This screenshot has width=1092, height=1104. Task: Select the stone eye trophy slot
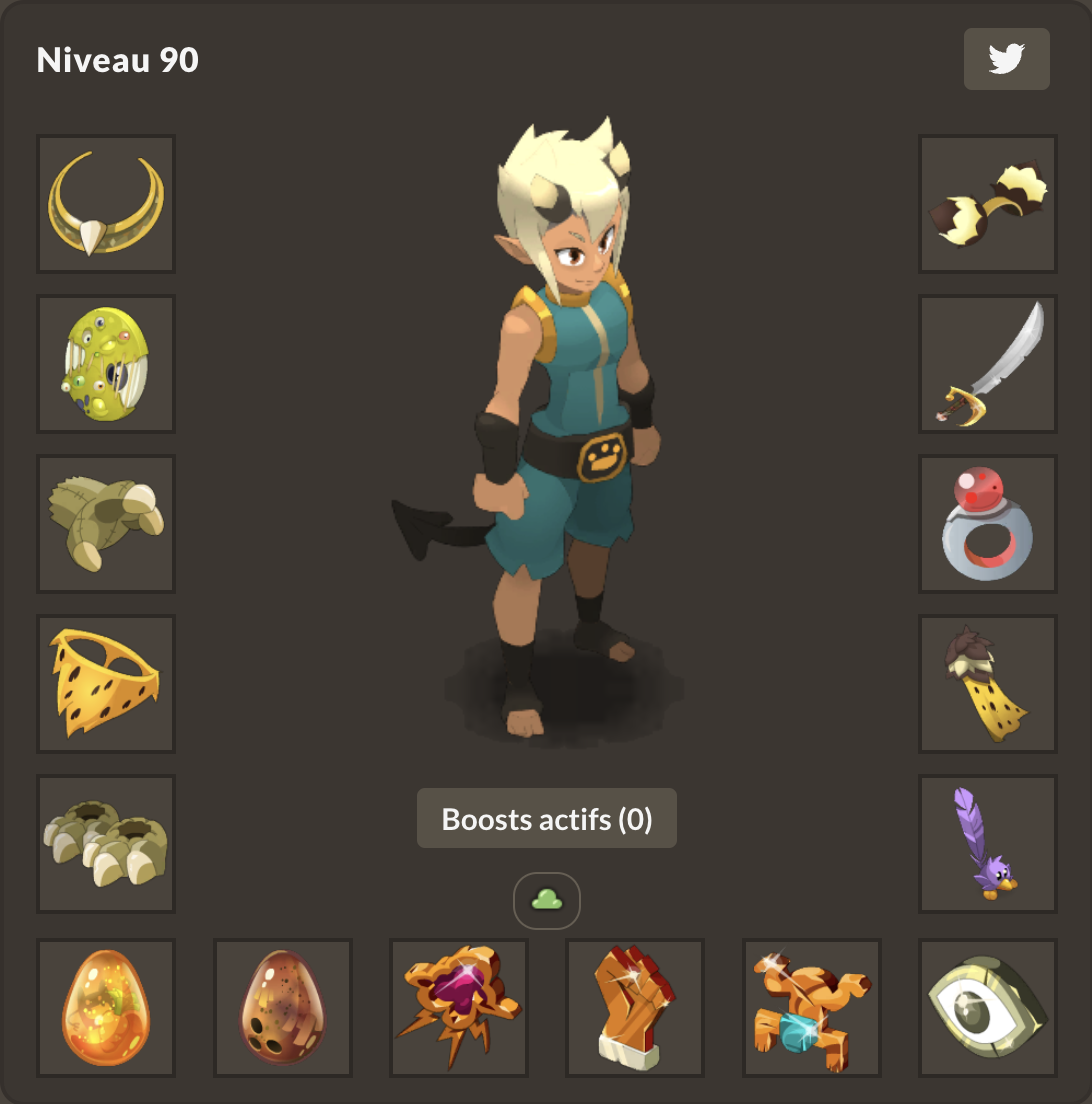pyautogui.click(x=988, y=1008)
